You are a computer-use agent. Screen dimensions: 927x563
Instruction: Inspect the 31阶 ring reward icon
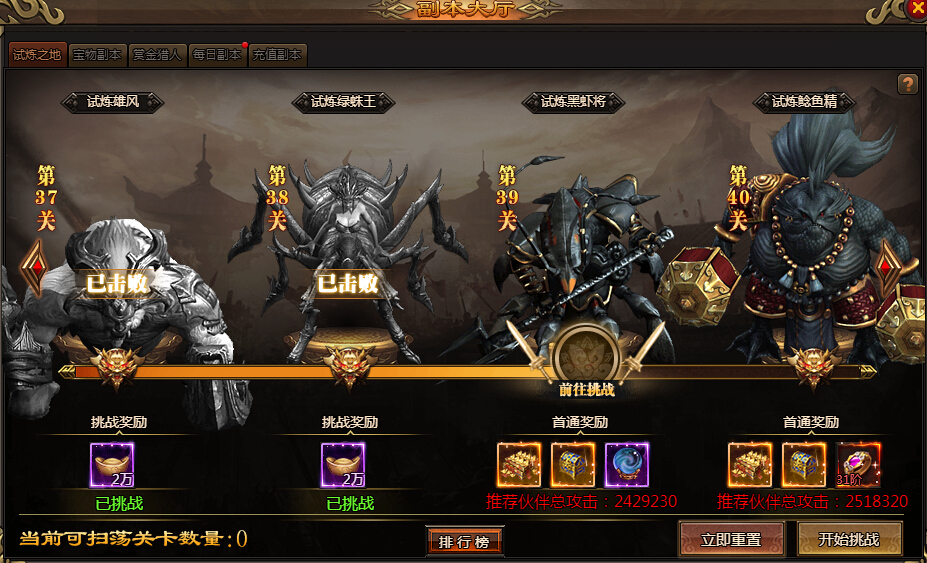(x=858, y=465)
